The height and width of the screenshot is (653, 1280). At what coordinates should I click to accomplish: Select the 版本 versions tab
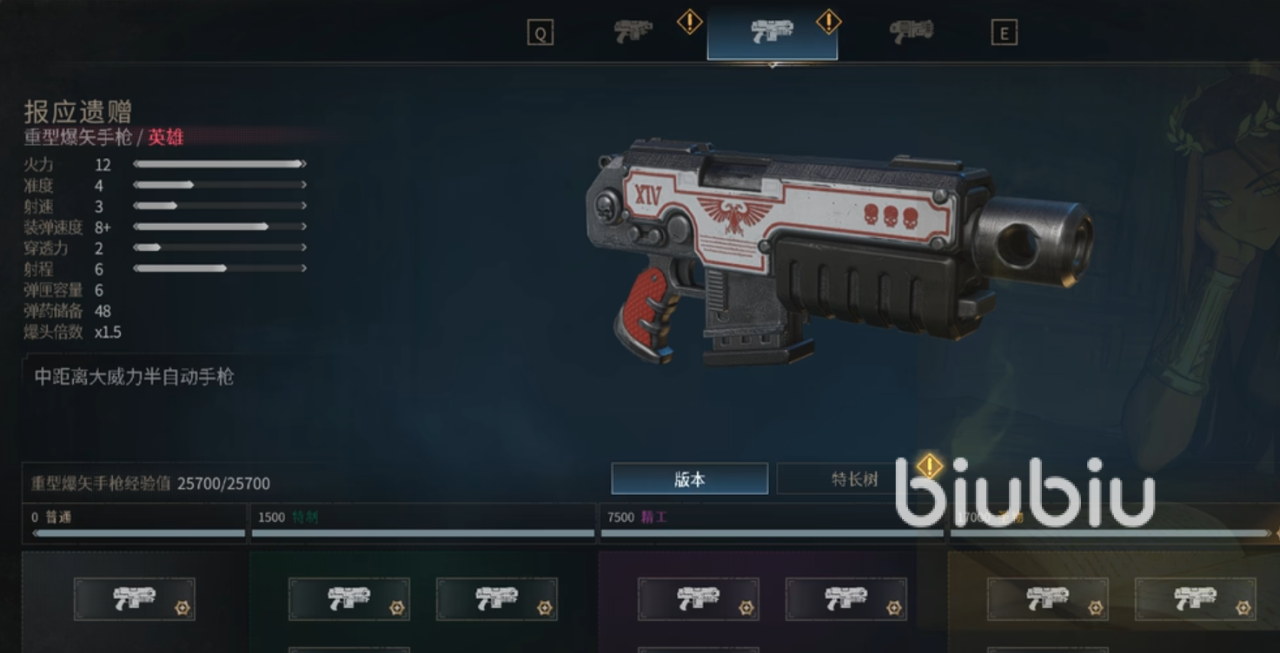[x=689, y=479]
